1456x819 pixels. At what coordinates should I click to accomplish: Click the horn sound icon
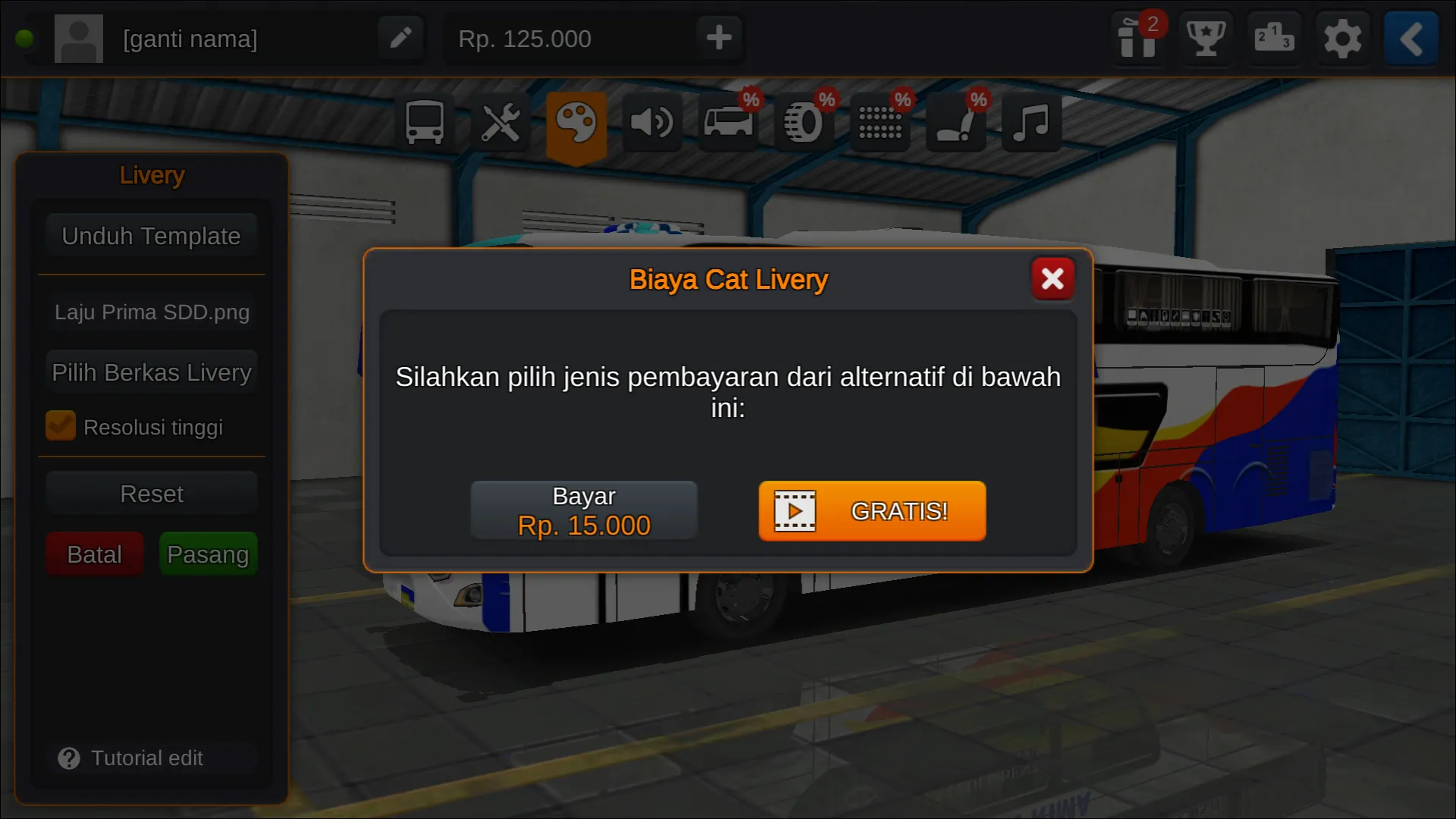tap(652, 121)
